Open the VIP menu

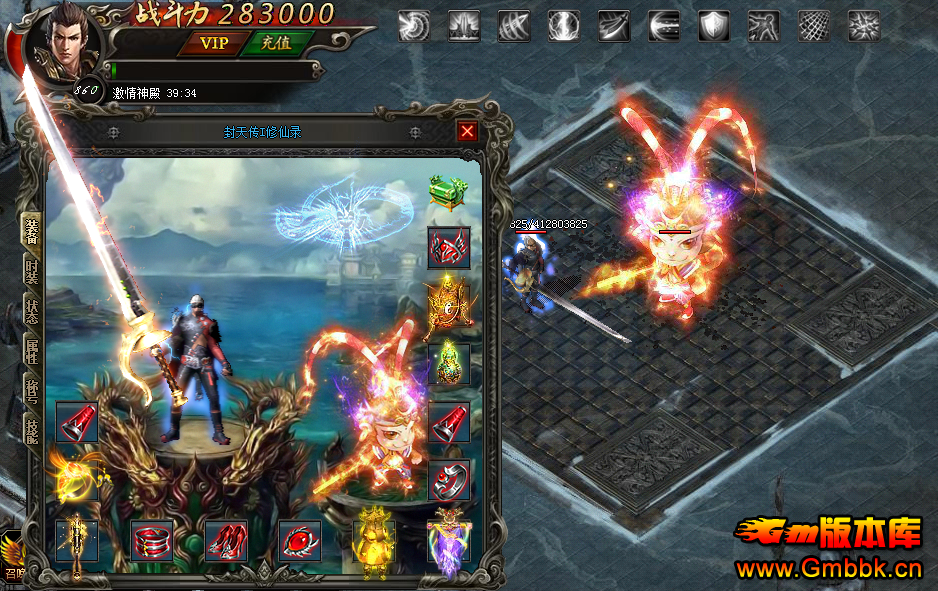coord(214,43)
